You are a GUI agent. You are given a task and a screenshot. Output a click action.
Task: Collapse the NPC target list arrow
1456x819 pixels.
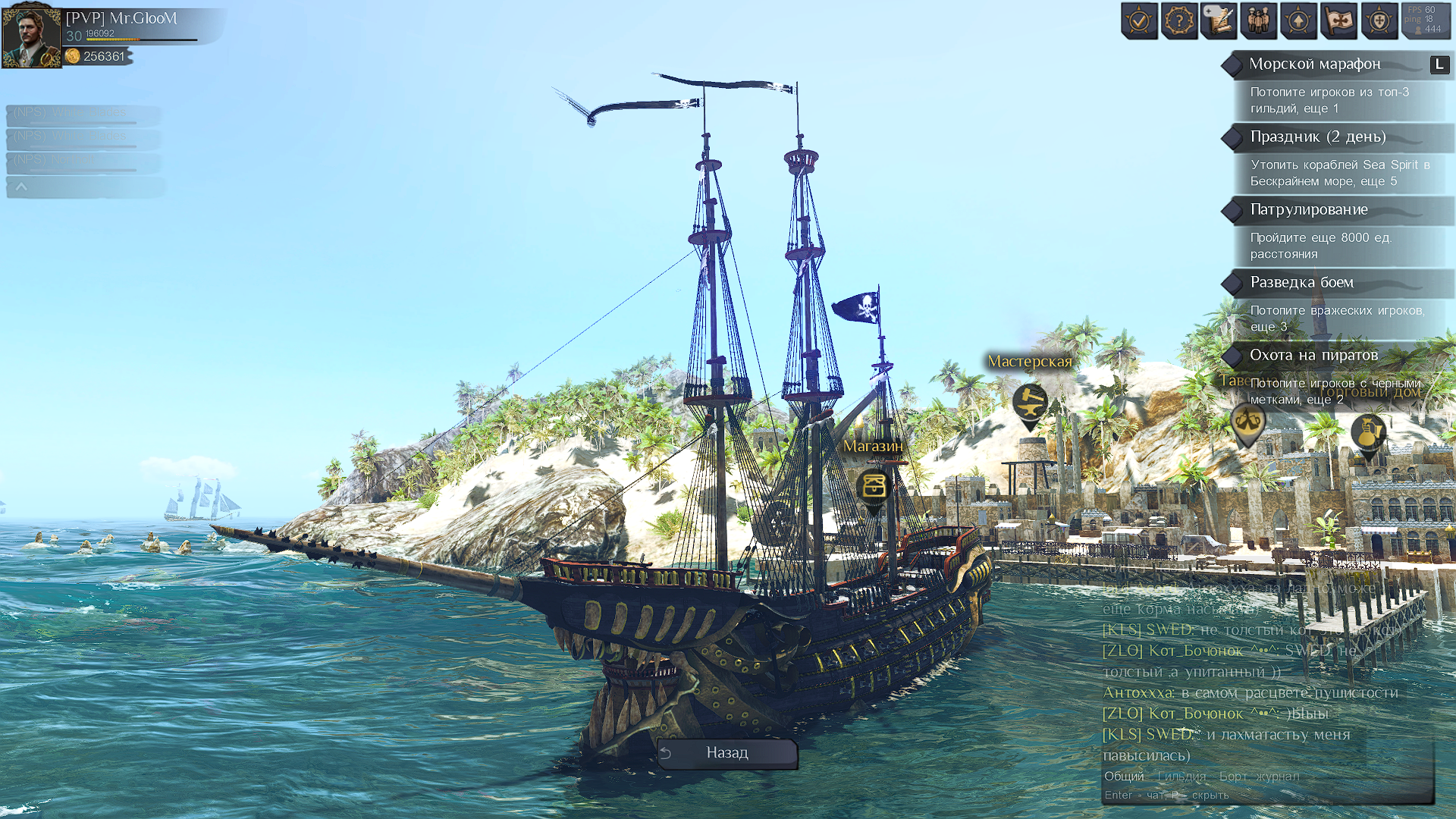pyautogui.click(x=21, y=187)
